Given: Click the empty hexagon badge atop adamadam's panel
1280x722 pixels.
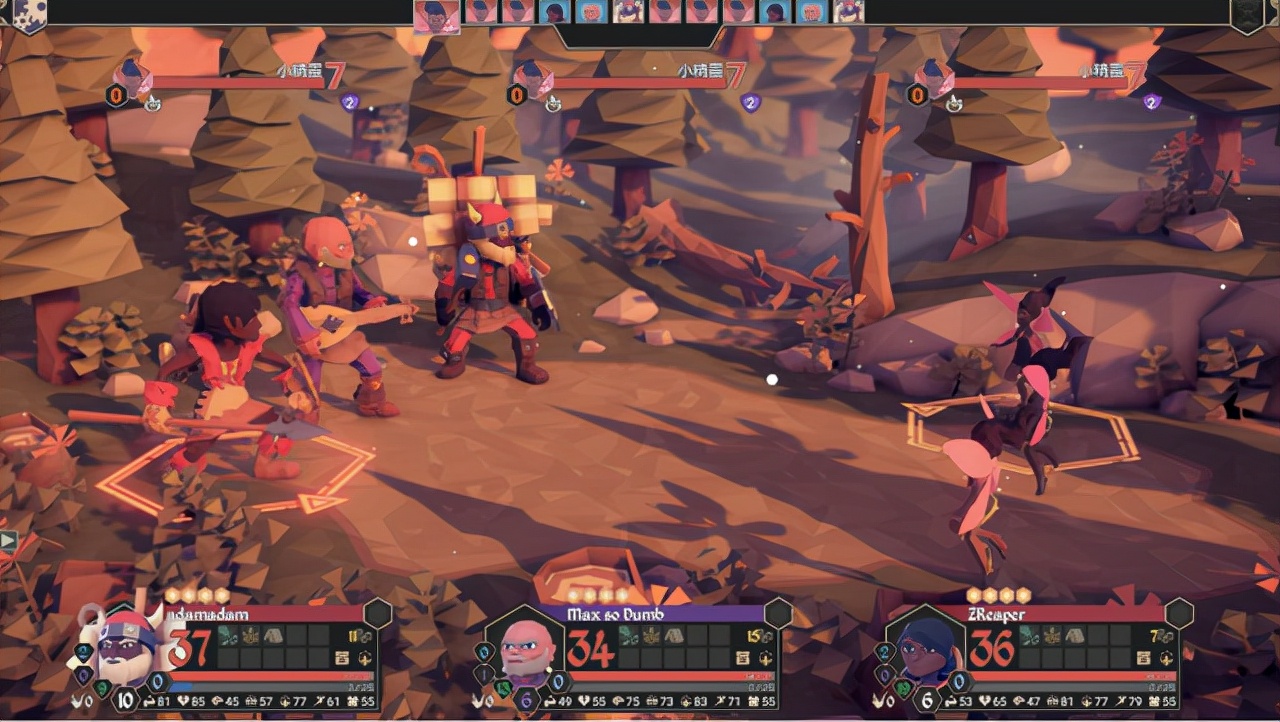Looking at the screenshot, I should [x=378, y=613].
